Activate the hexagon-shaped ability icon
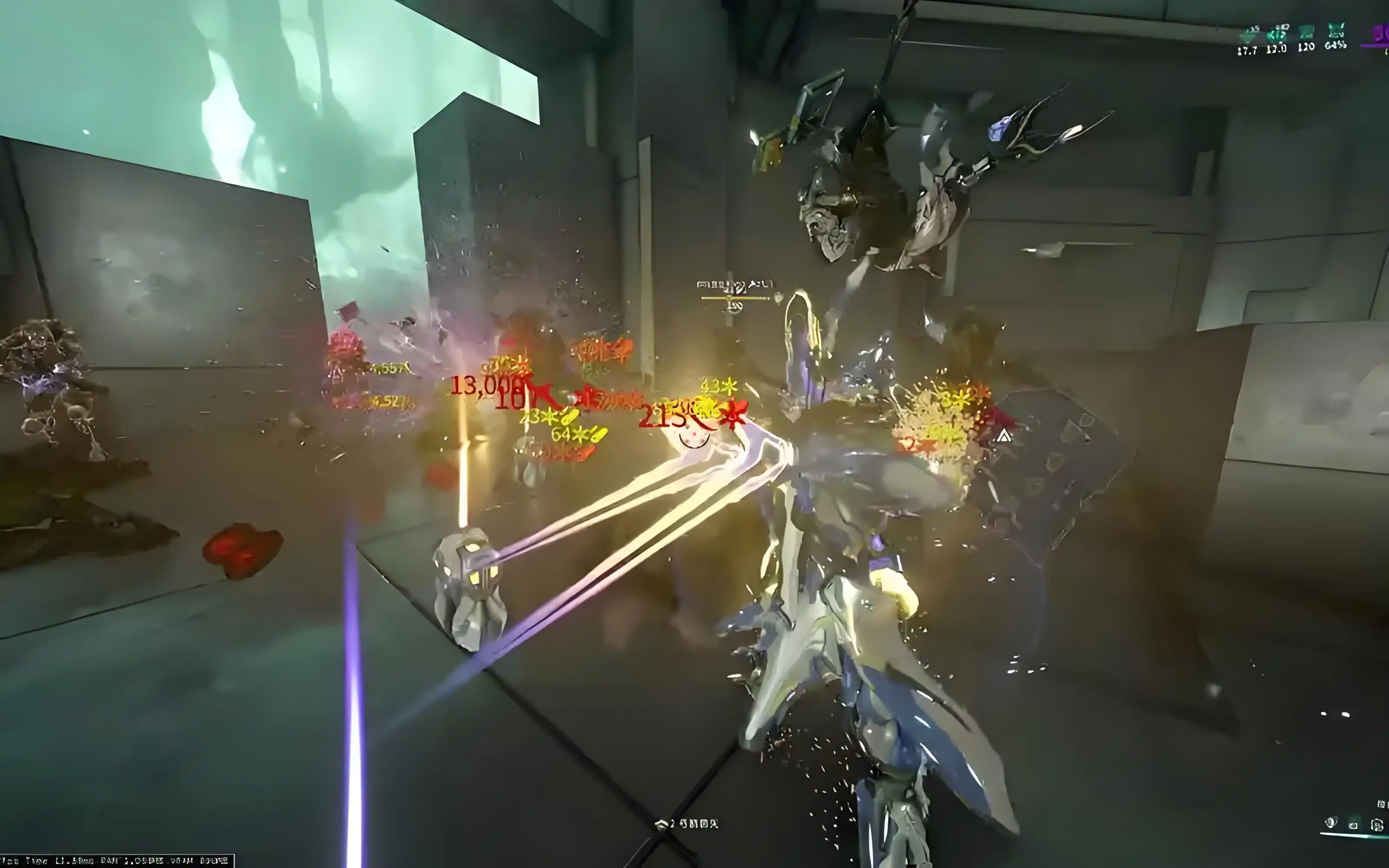Screen dimensions: 1389x868 pos(1376,825)
